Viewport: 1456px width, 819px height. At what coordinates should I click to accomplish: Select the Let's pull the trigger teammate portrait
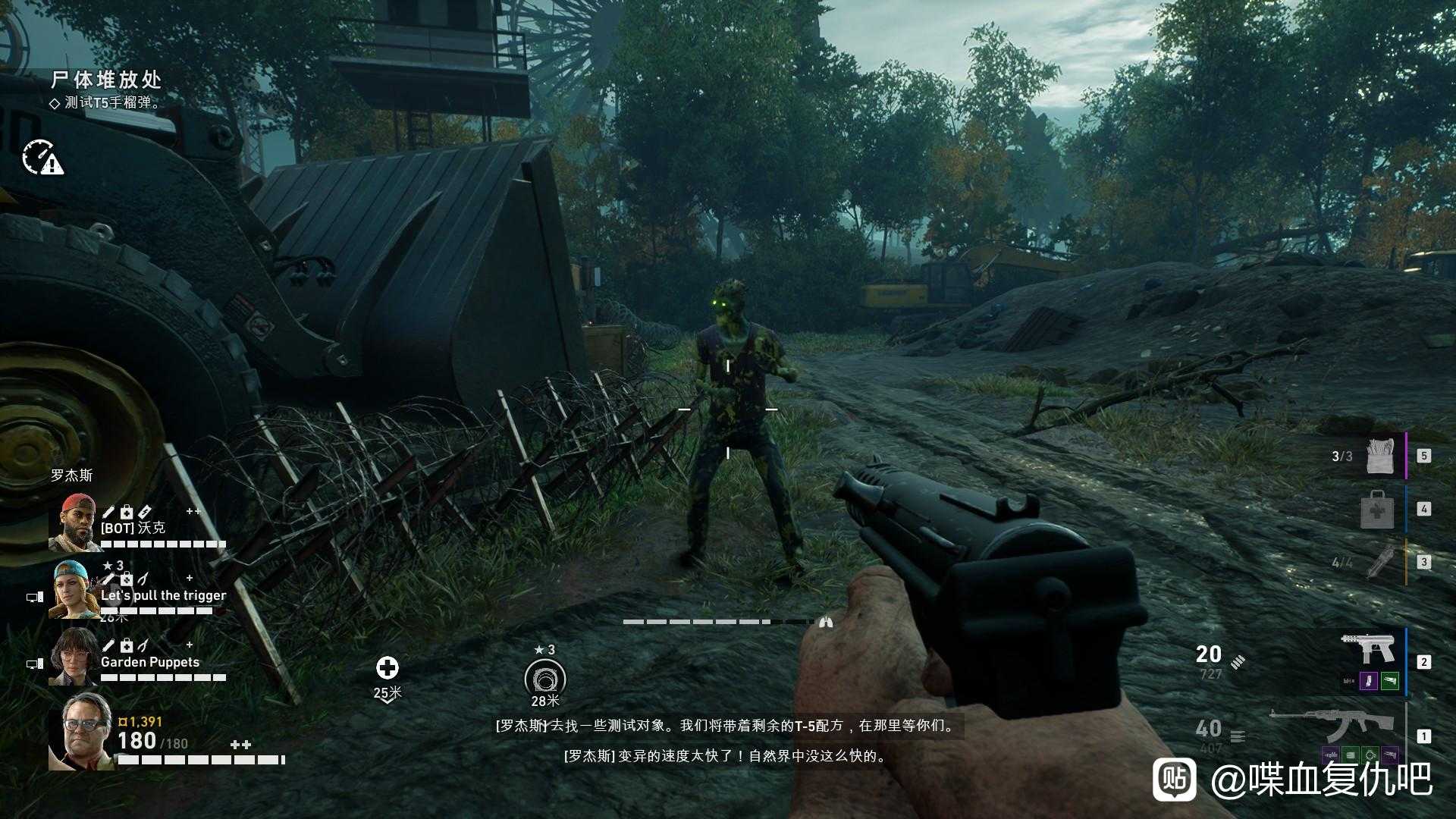point(74,590)
